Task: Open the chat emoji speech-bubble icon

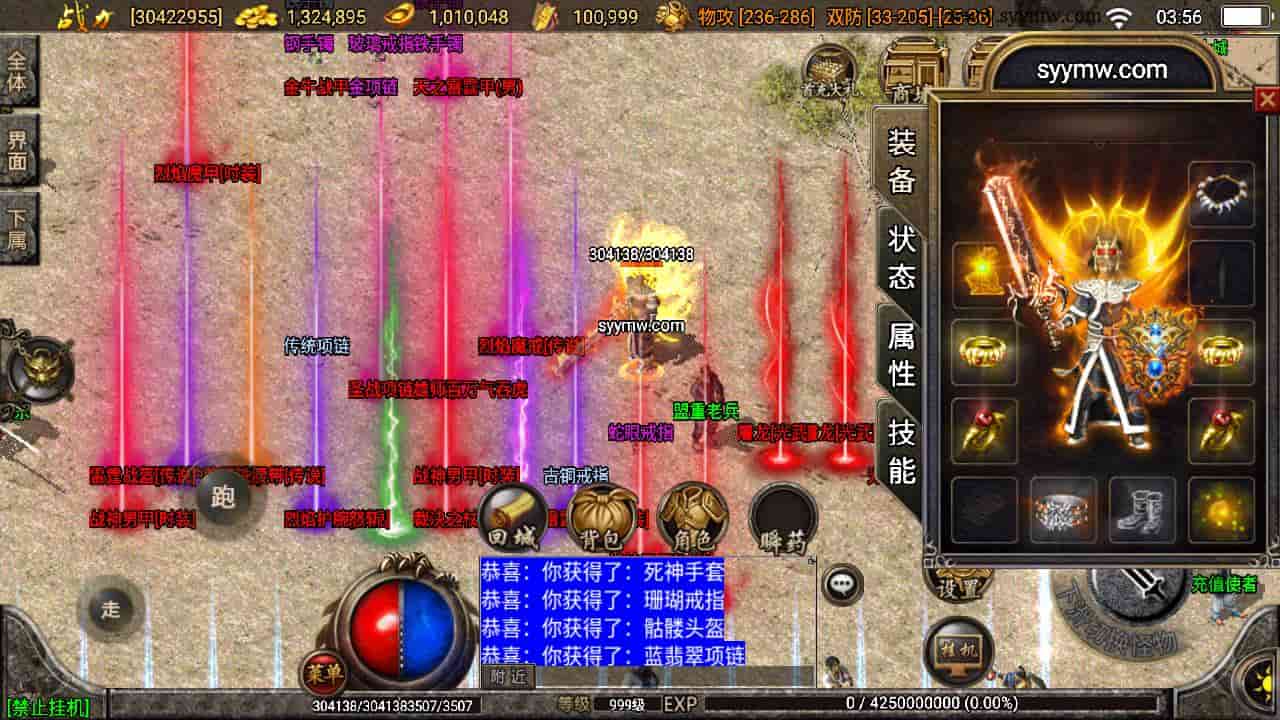Action: (840, 583)
